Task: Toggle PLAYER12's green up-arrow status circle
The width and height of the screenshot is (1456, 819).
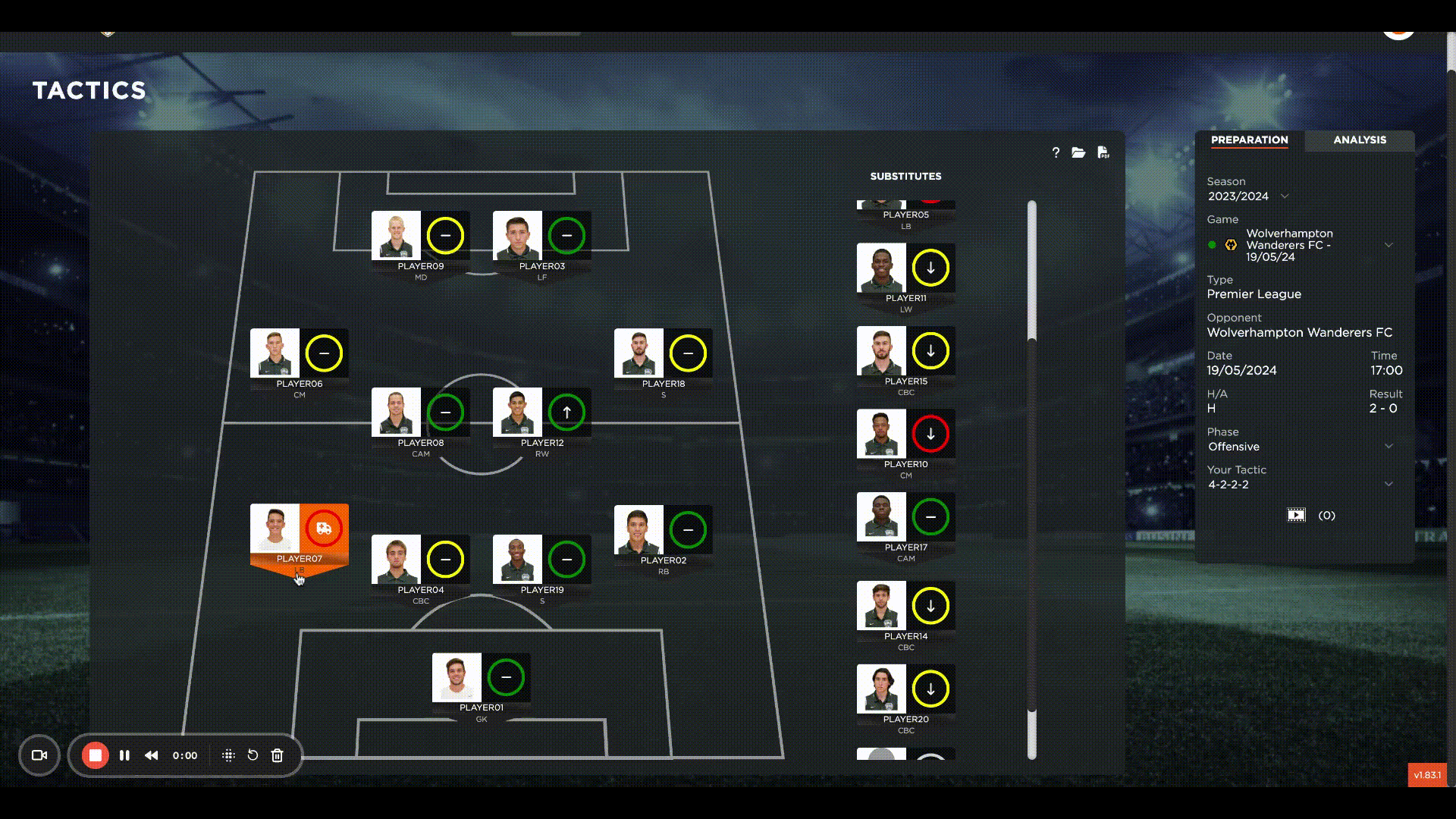Action: click(566, 411)
